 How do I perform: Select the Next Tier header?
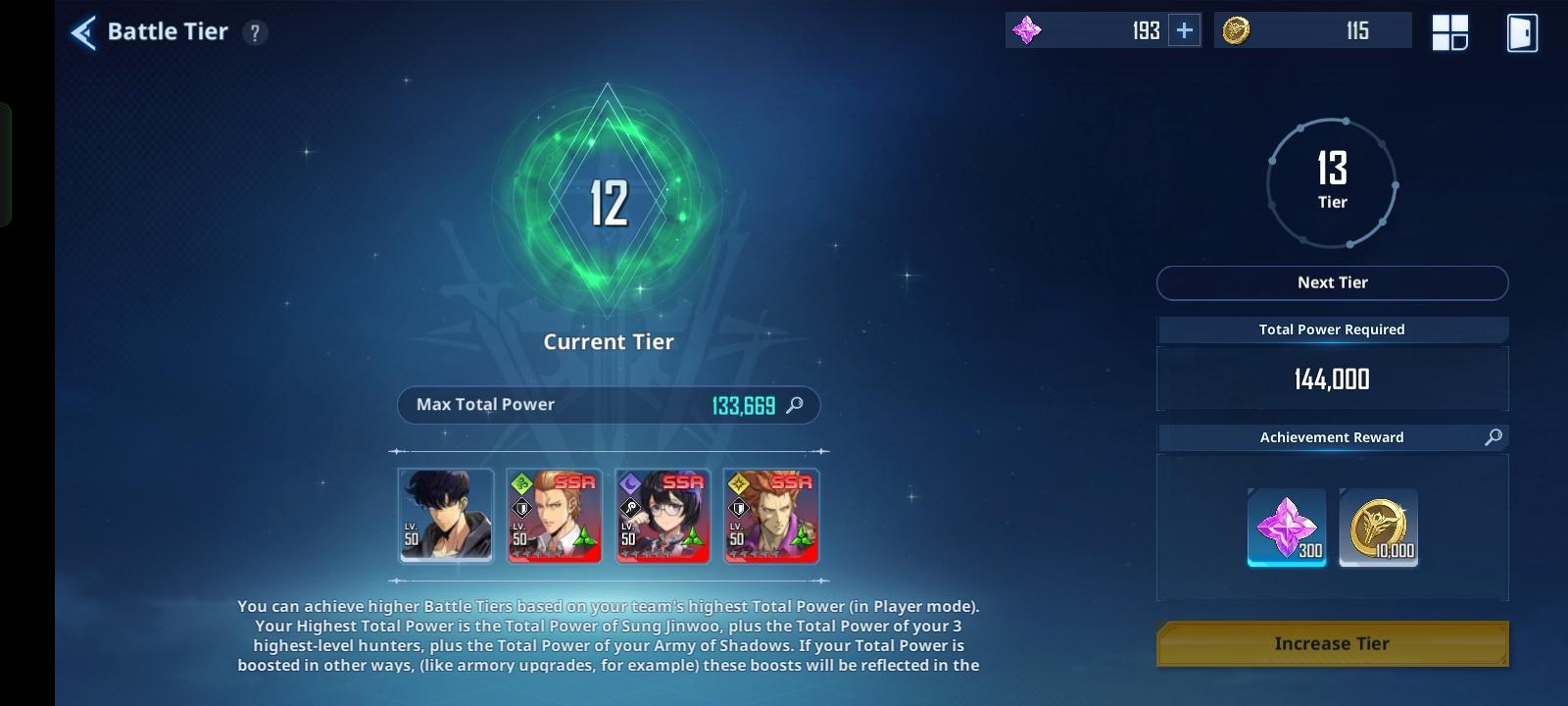click(x=1333, y=282)
